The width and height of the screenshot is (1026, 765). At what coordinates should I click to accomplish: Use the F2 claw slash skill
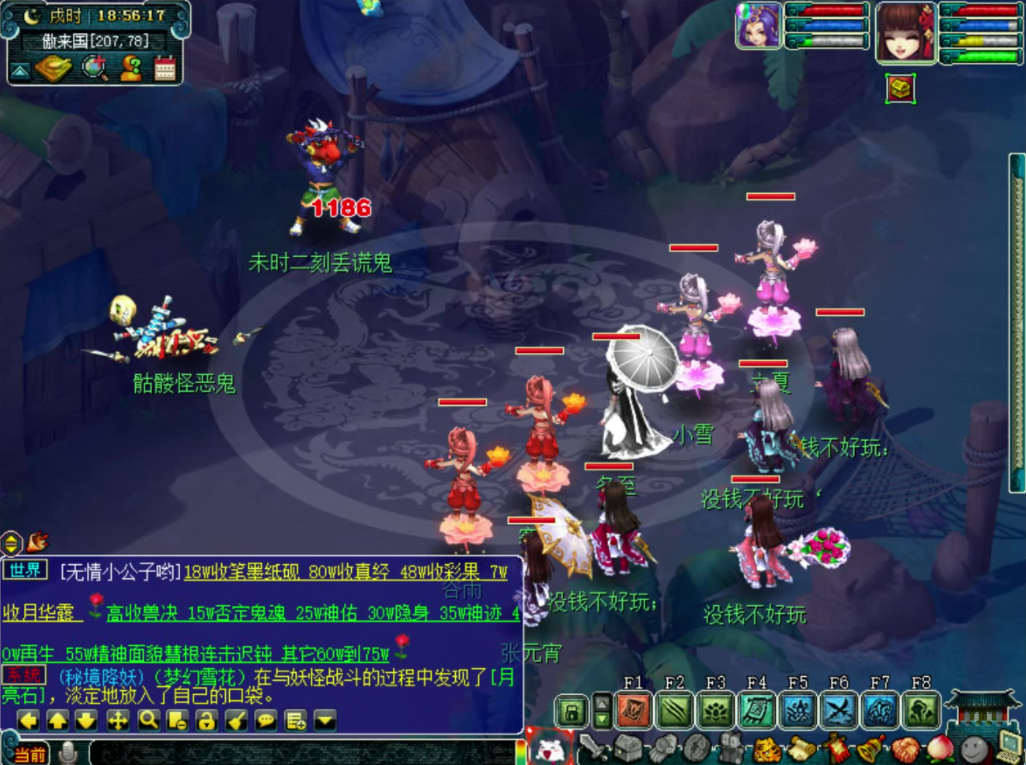coord(675,710)
